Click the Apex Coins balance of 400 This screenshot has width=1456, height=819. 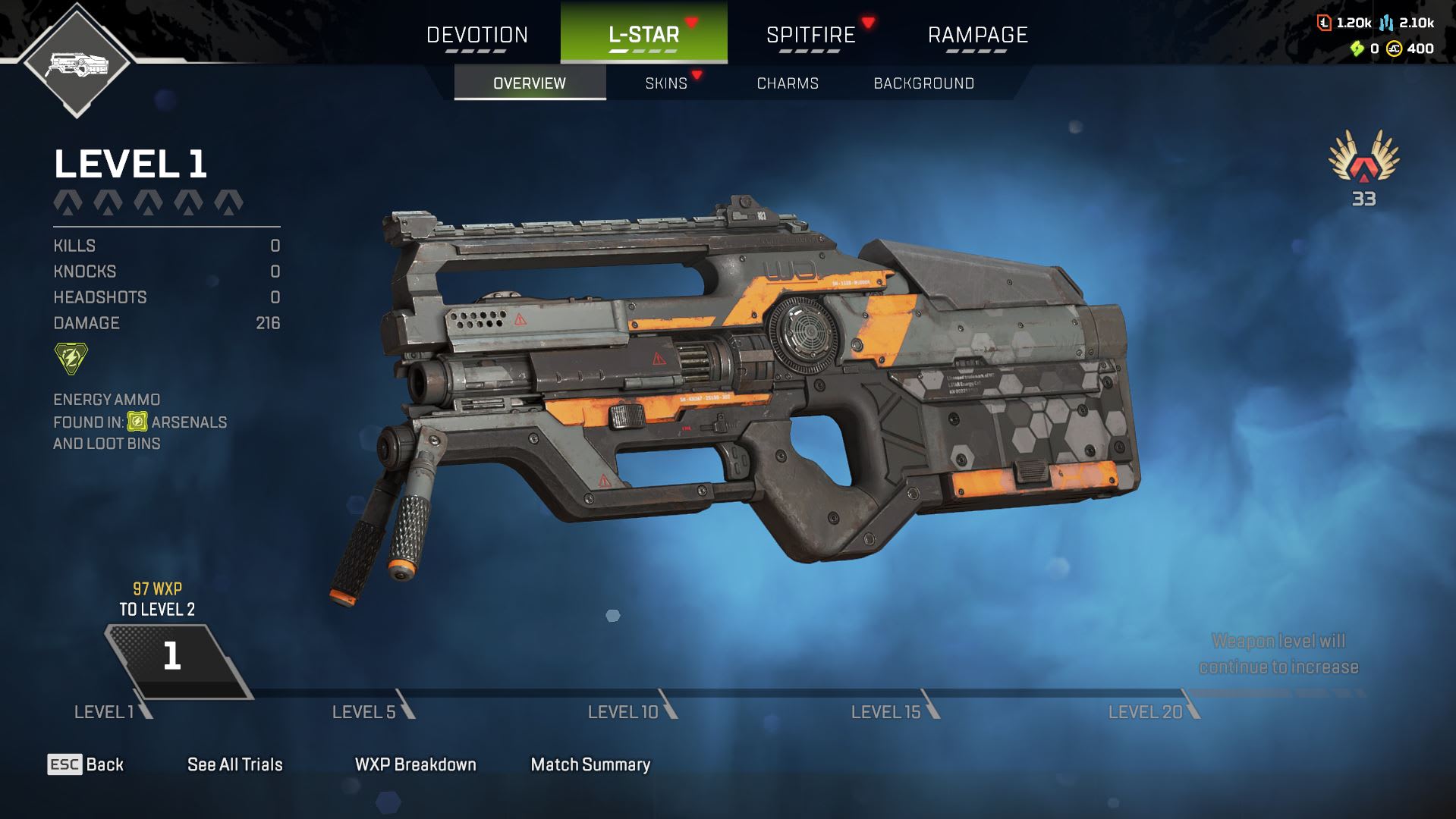pos(1411,49)
